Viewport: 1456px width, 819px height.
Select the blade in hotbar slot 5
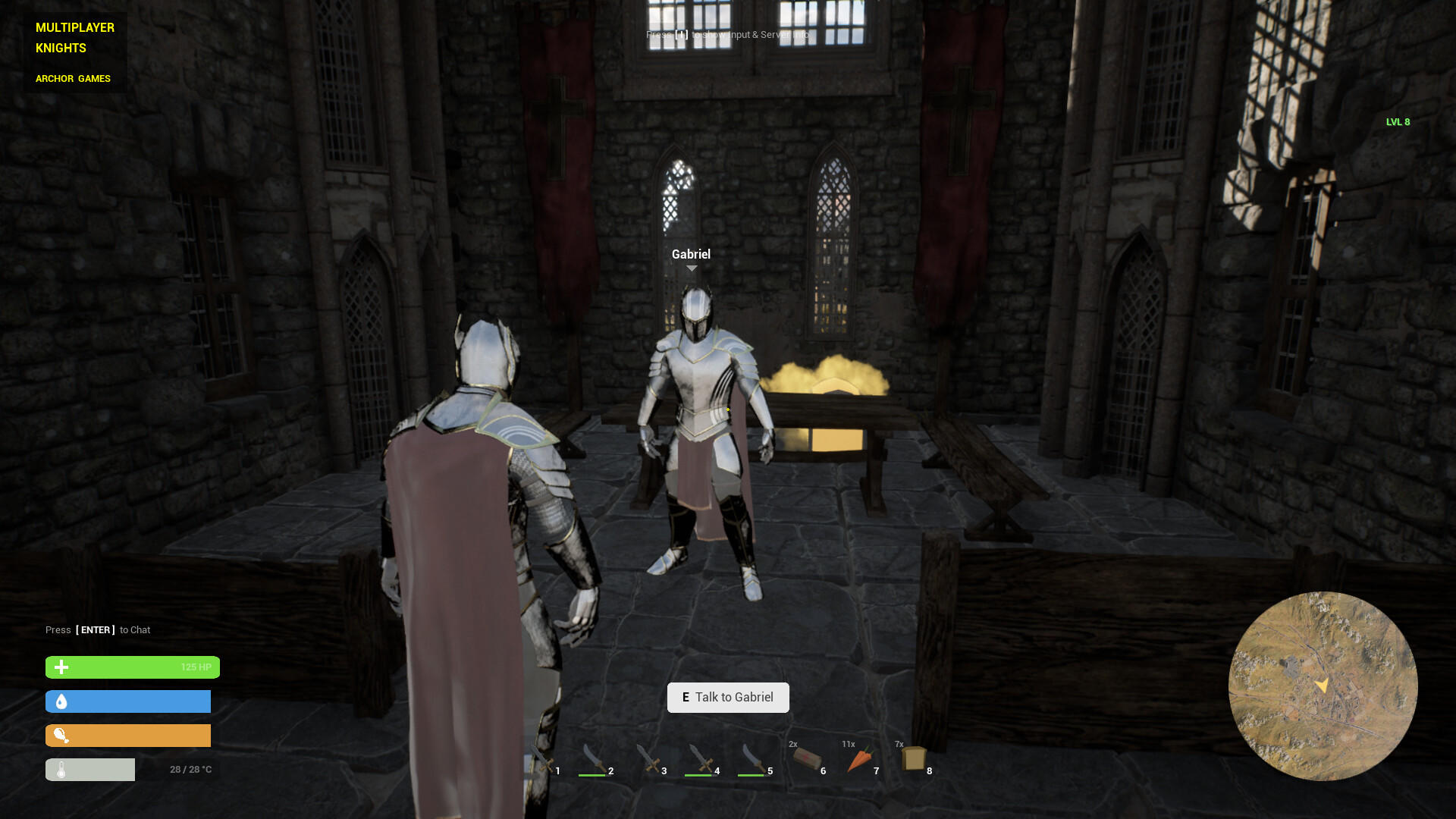coord(755,758)
